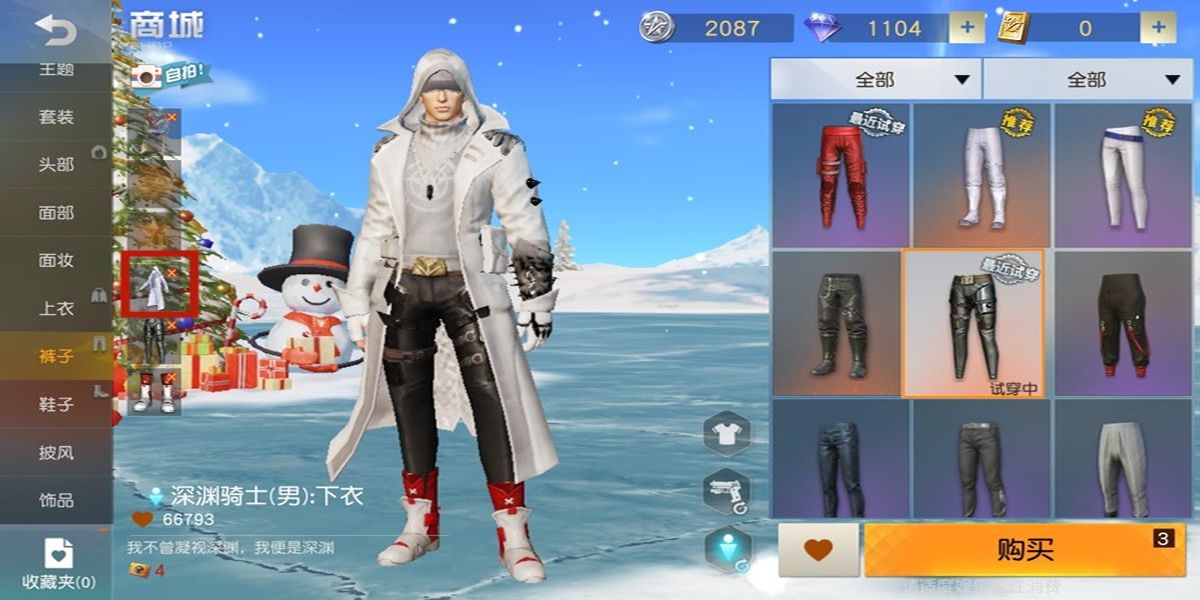The width and height of the screenshot is (1200, 600).
Task: Favorite the item with the heart button
Action: point(818,549)
